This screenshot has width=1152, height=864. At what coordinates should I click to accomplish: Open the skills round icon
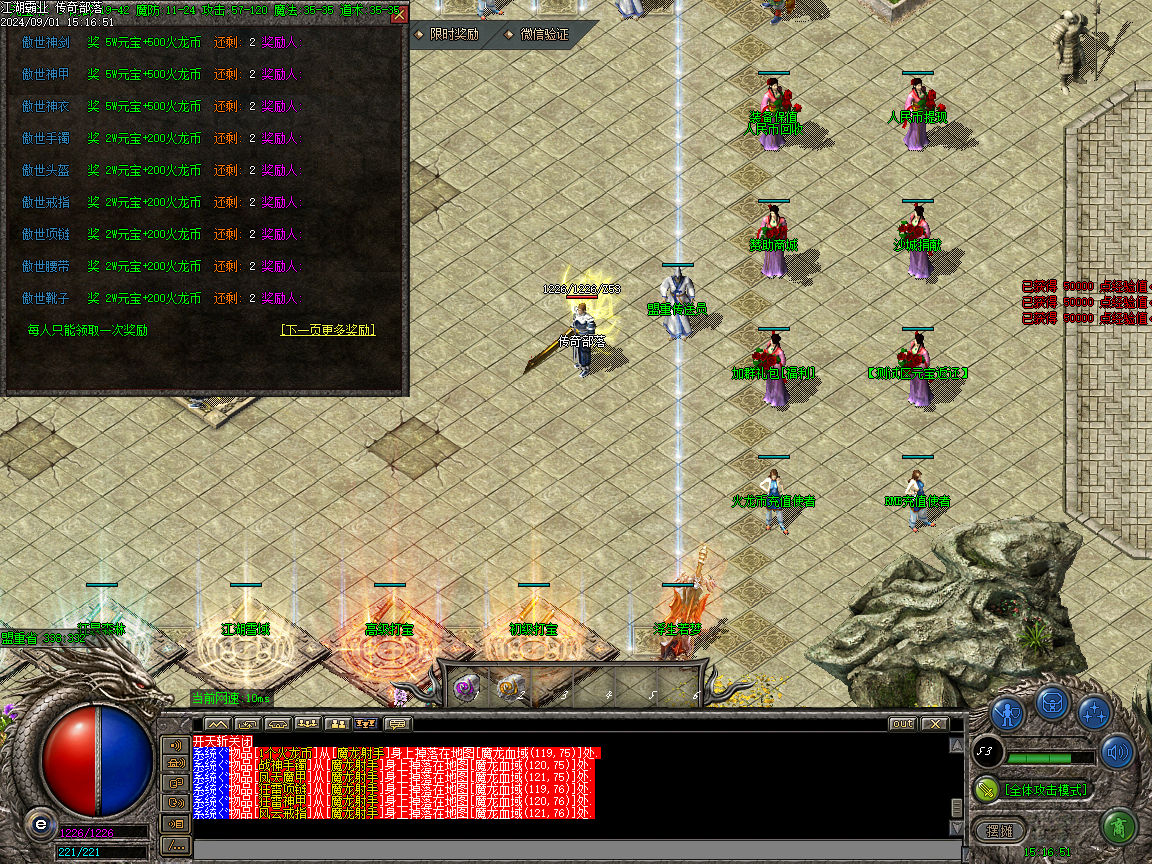[1095, 713]
